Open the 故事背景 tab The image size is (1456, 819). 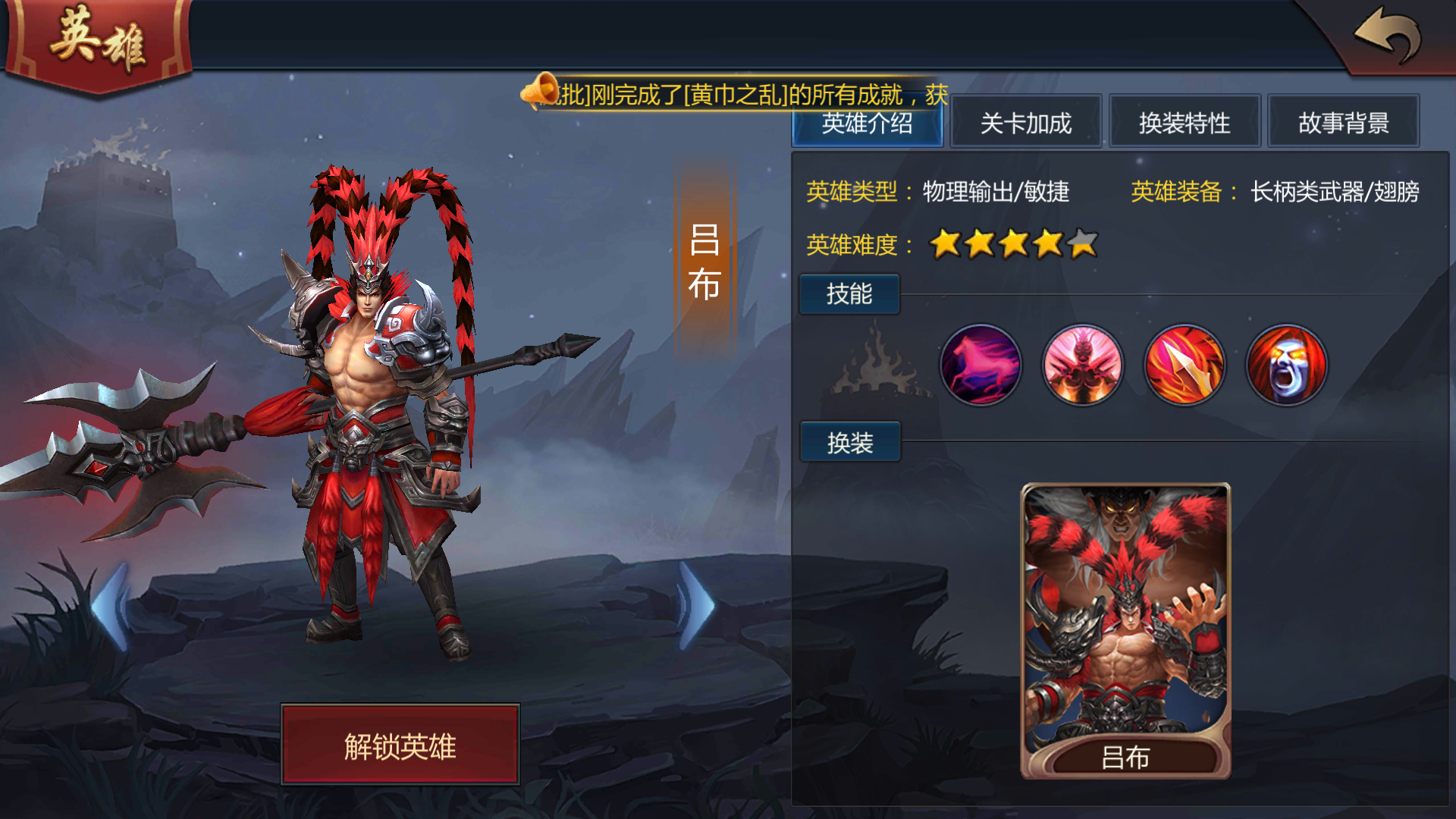[x=1343, y=123]
